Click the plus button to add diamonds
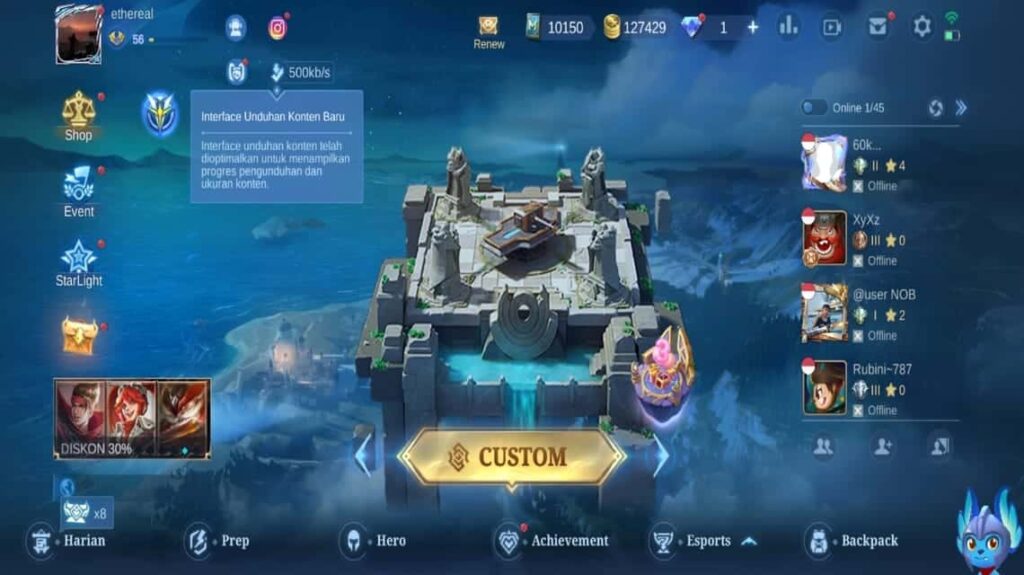This screenshot has width=1024, height=575. [753, 27]
